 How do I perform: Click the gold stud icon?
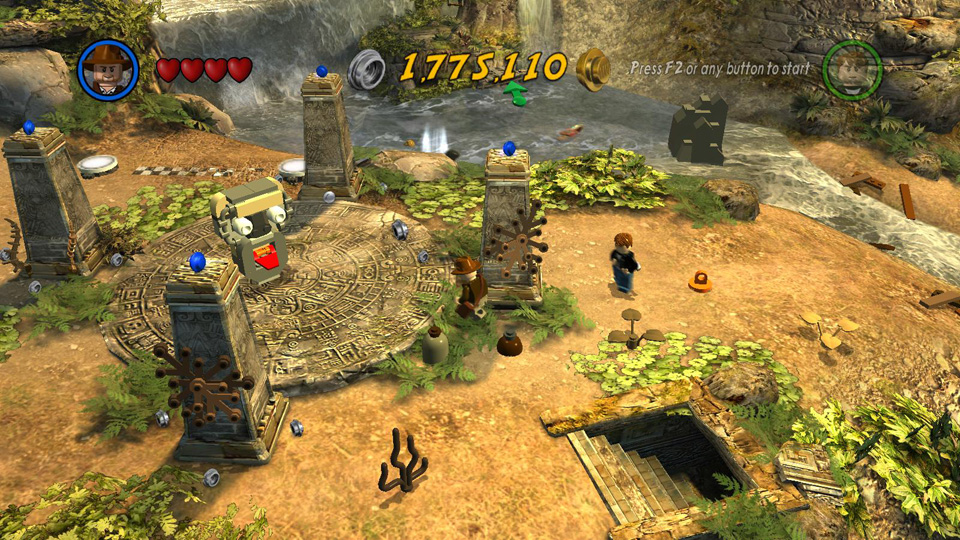[x=593, y=68]
